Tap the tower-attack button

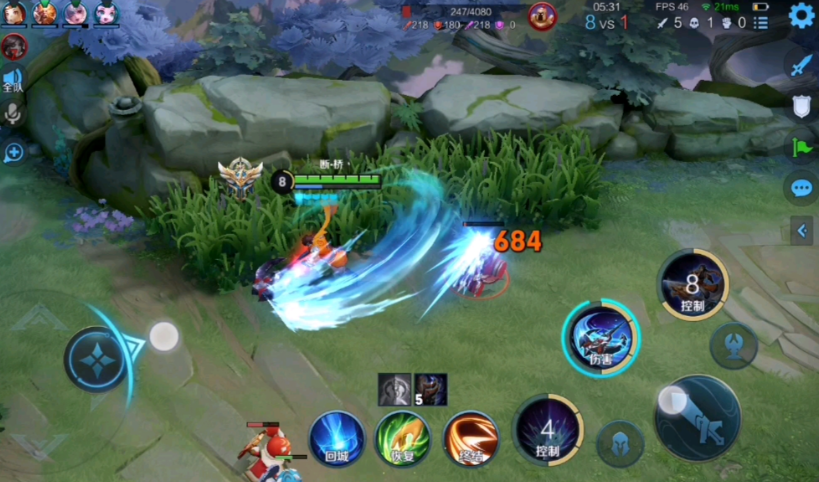point(733,346)
